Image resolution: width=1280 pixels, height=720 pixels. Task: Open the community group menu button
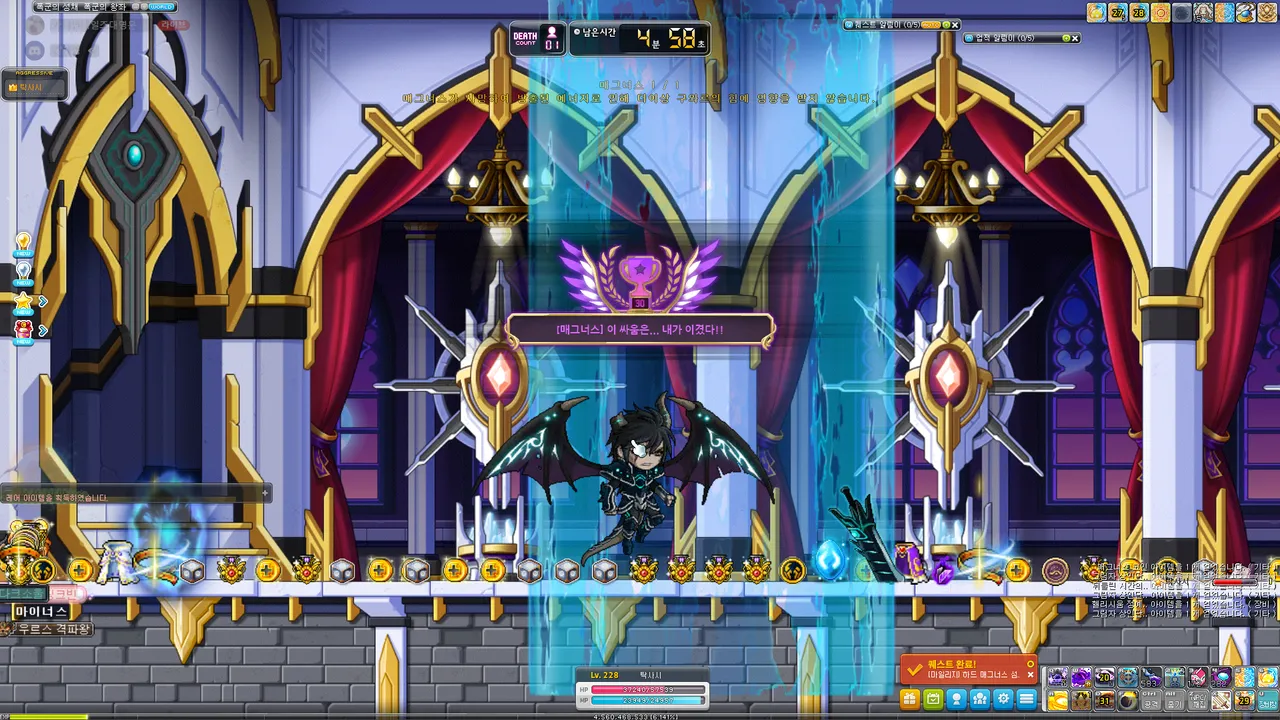pyautogui.click(x=980, y=699)
